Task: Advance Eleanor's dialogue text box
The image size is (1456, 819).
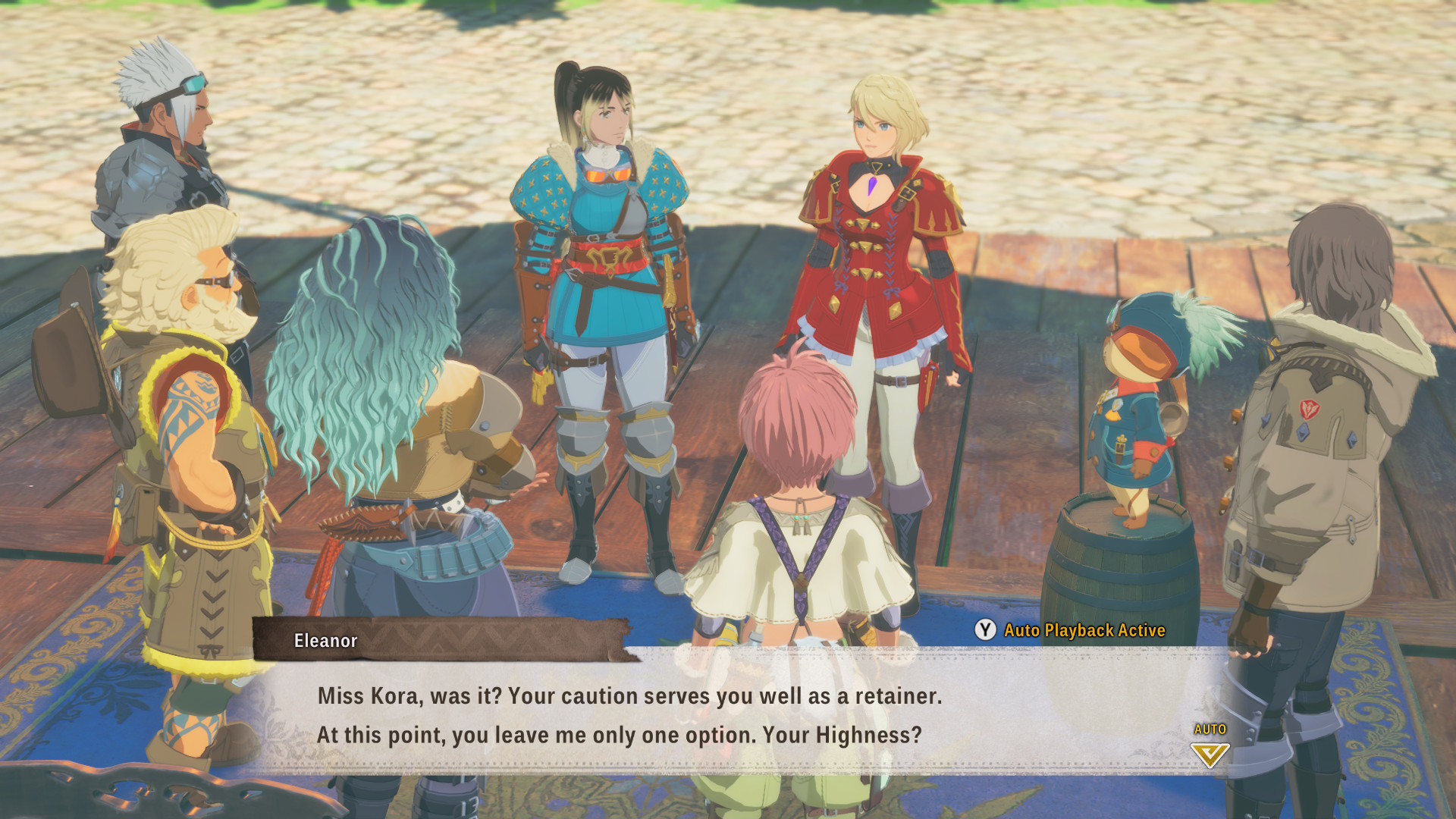Action: click(629, 715)
